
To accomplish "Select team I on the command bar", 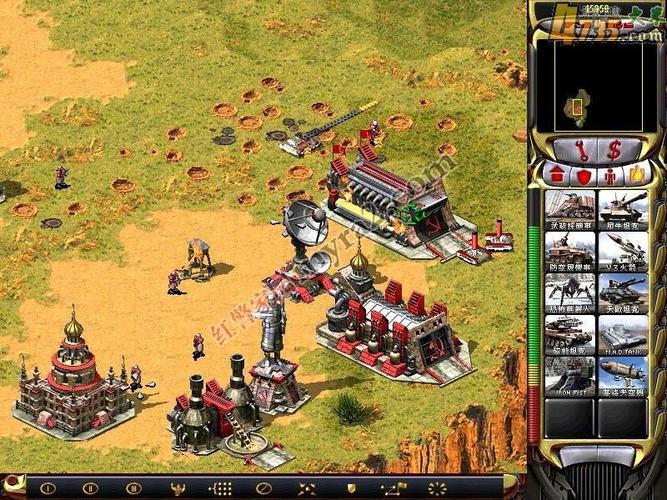I will click(x=47, y=488).
